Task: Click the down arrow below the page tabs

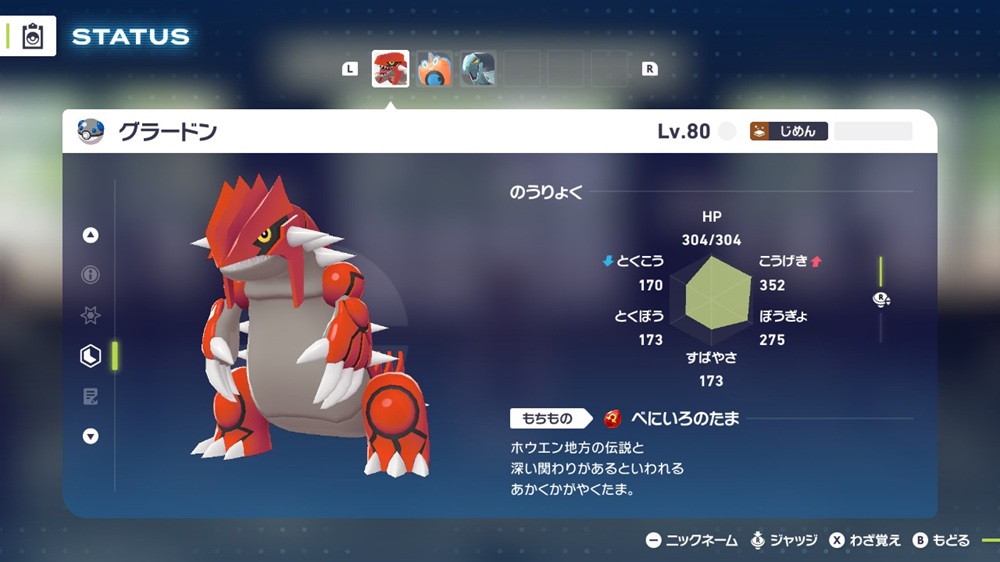Action: [x=91, y=436]
